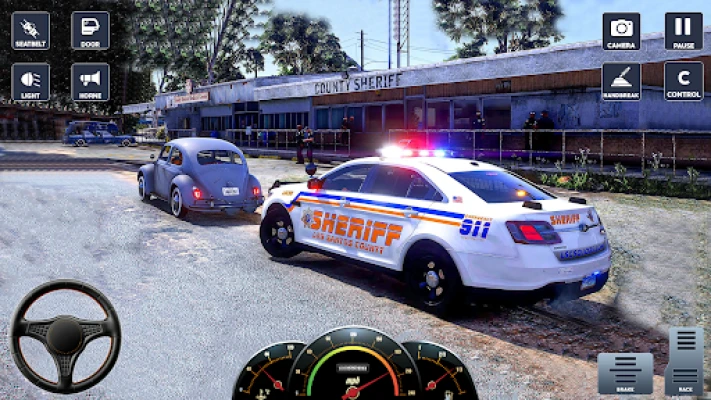The image size is (711, 400).
Task: Change driving Control scheme
Action: tap(683, 82)
